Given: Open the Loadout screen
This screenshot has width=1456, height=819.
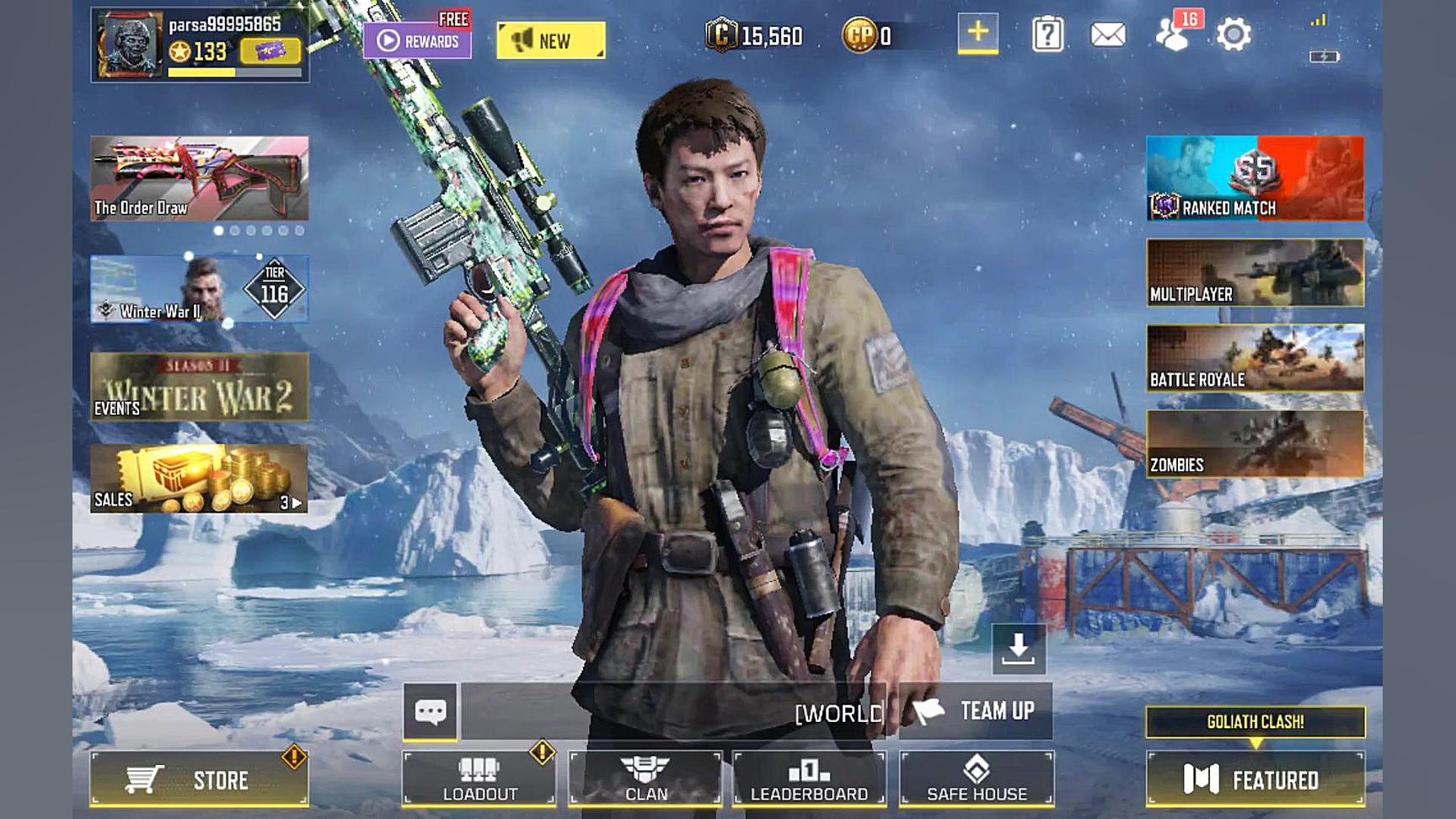Looking at the screenshot, I should tap(479, 779).
